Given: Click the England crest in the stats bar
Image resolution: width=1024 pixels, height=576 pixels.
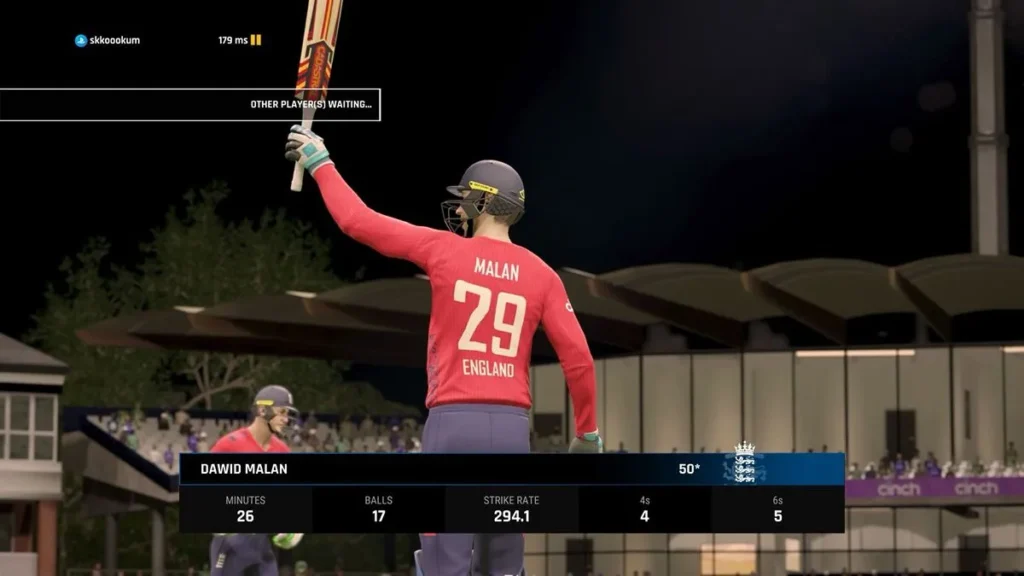Looking at the screenshot, I should click(745, 465).
